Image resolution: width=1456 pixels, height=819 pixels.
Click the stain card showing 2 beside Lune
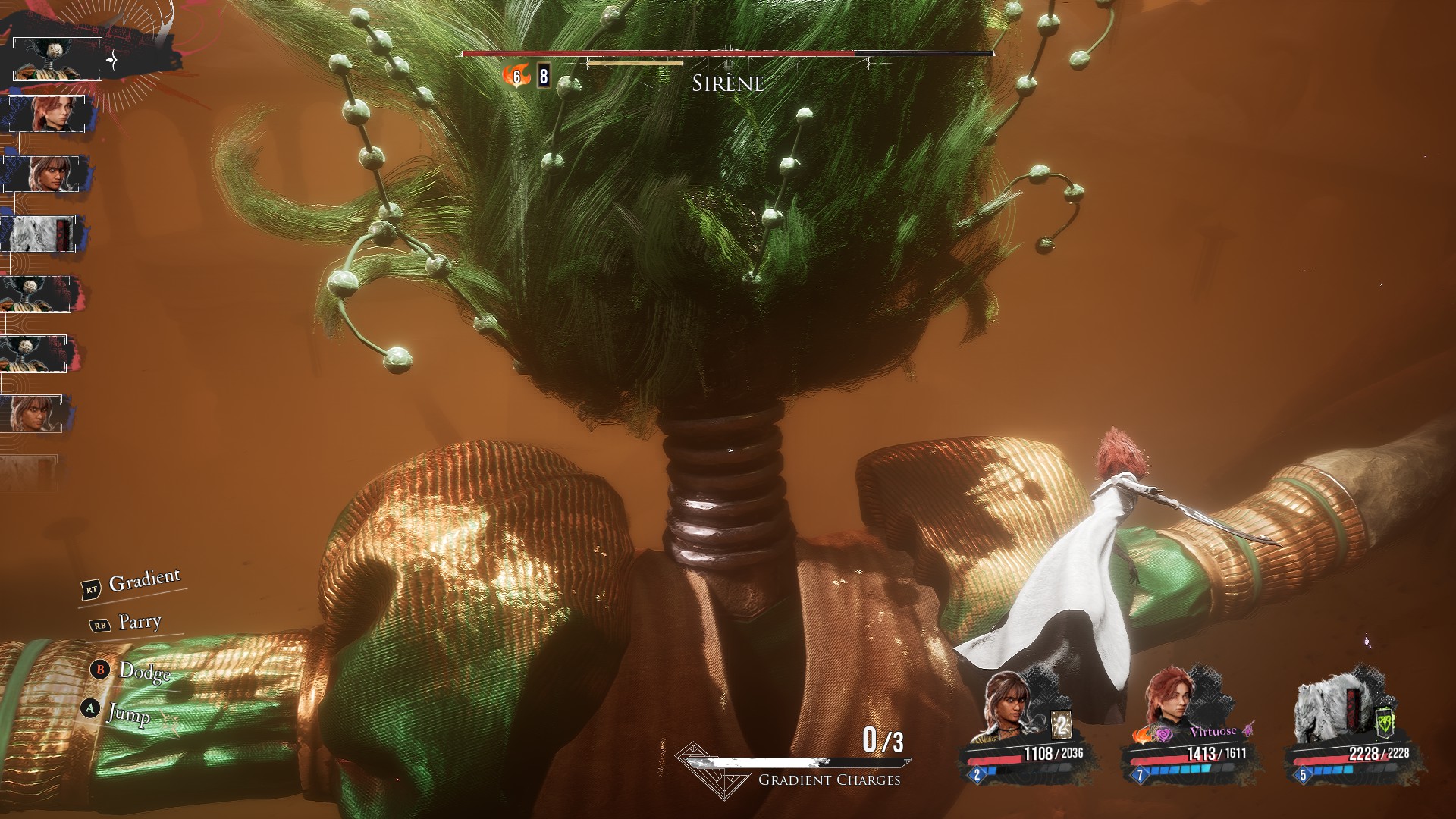click(x=1061, y=724)
